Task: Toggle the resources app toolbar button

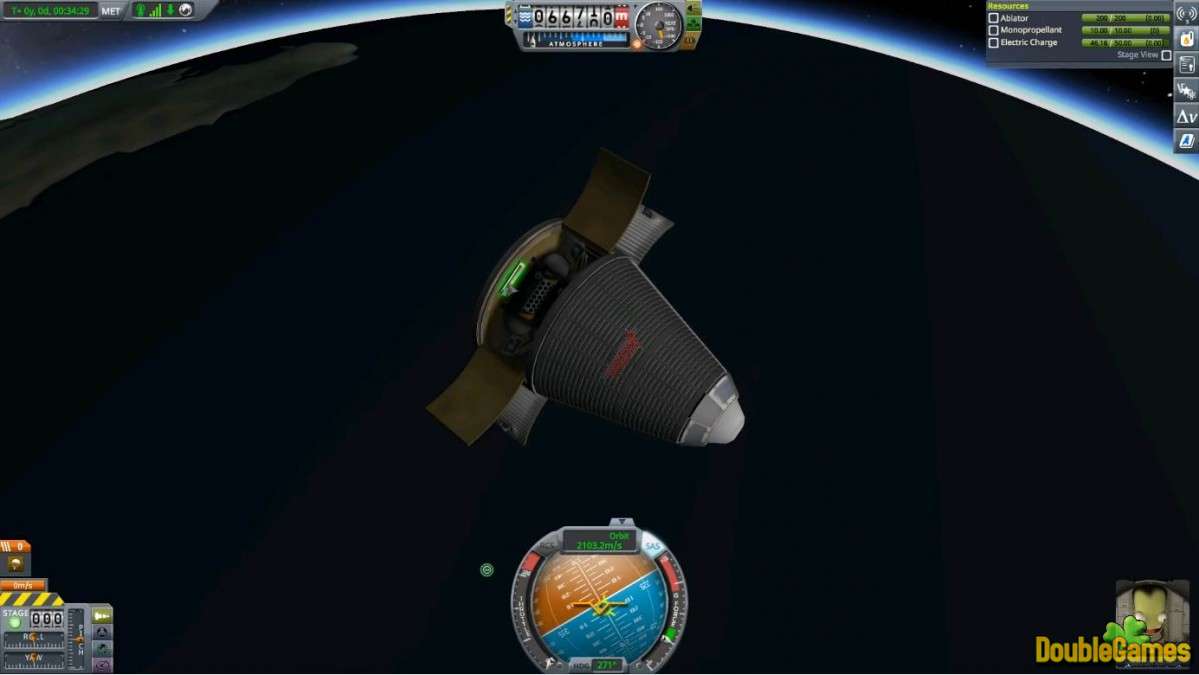Action: pos(1186,40)
